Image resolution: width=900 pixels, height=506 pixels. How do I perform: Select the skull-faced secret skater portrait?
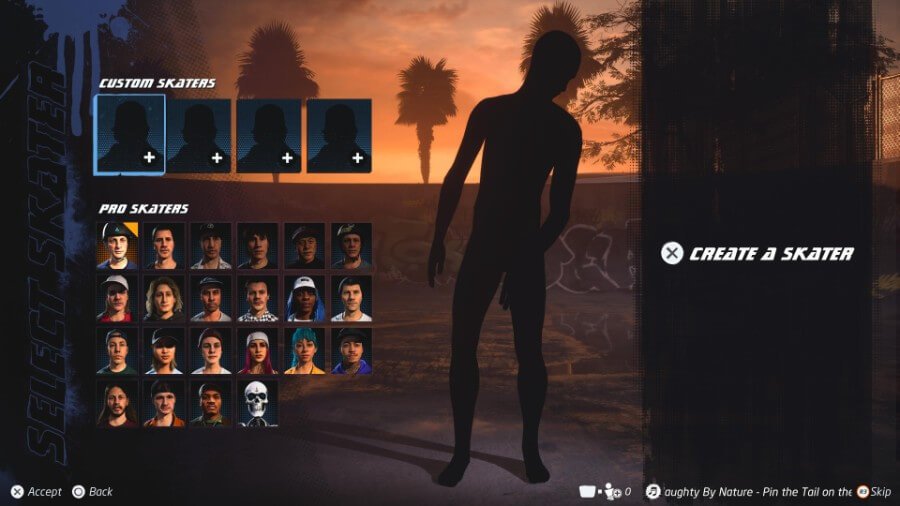pos(258,403)
